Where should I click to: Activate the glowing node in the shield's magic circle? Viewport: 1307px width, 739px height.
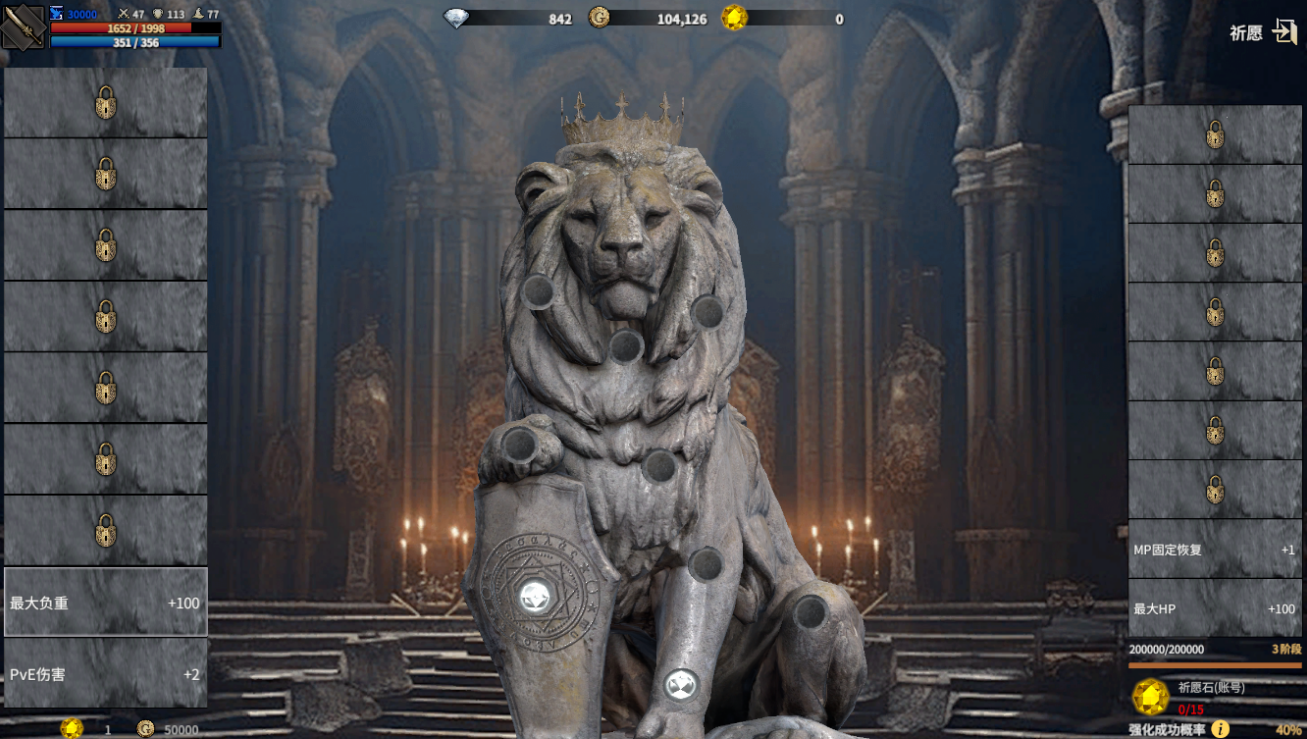(x=535, y=597)
